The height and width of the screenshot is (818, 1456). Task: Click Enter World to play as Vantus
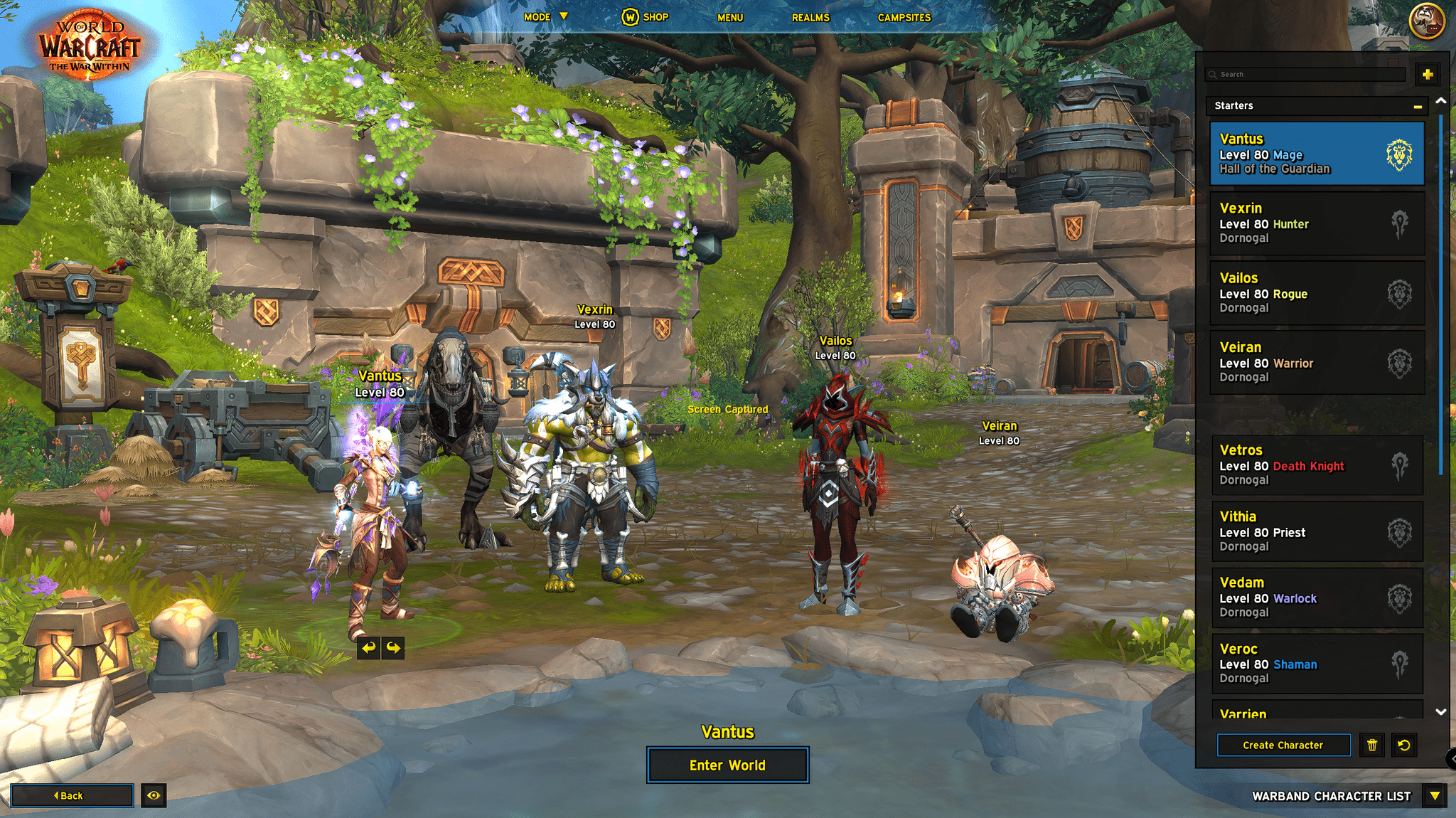pos(727,765)
